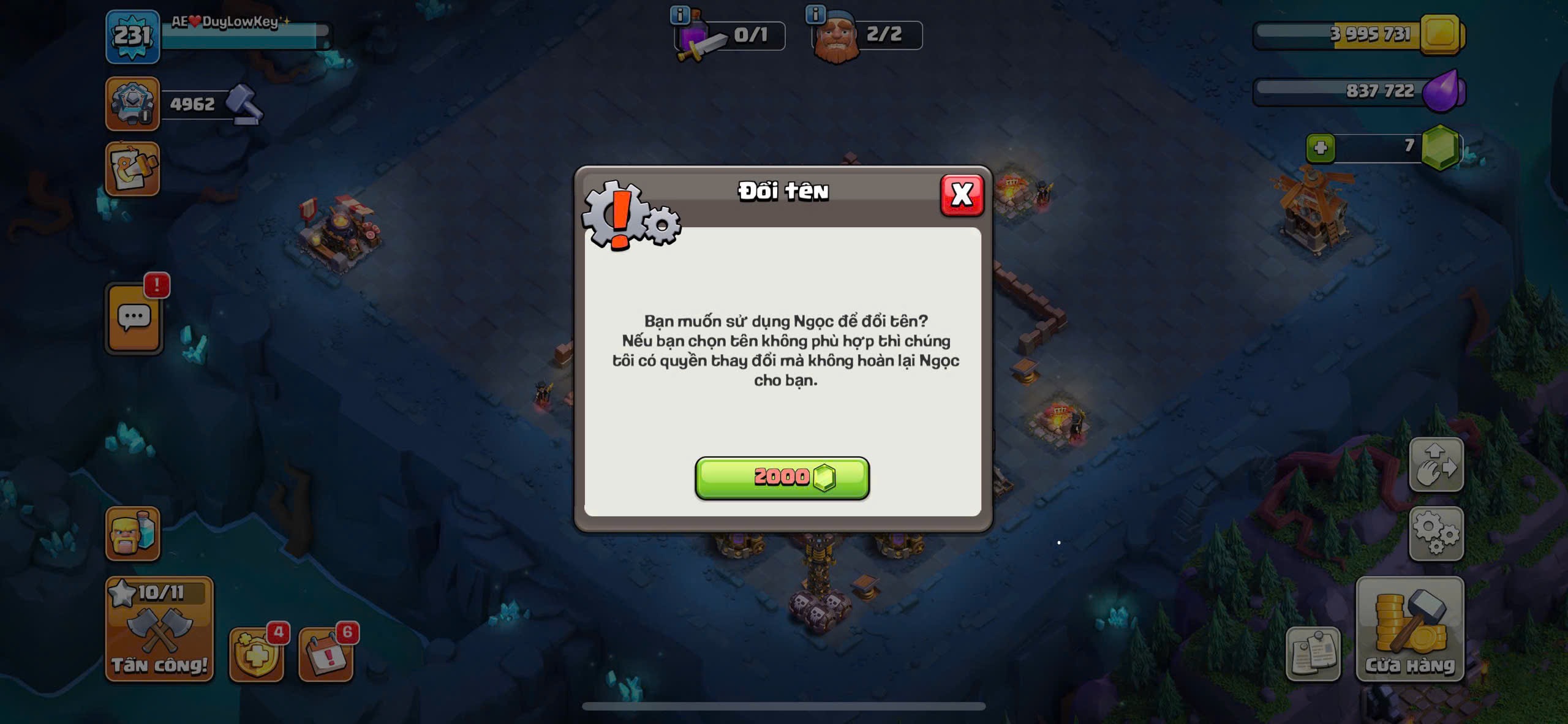Viewport: 1568px width, 724px height.
Task: Open the hand and arrows layout button
Action: [x=1436, y=464]
